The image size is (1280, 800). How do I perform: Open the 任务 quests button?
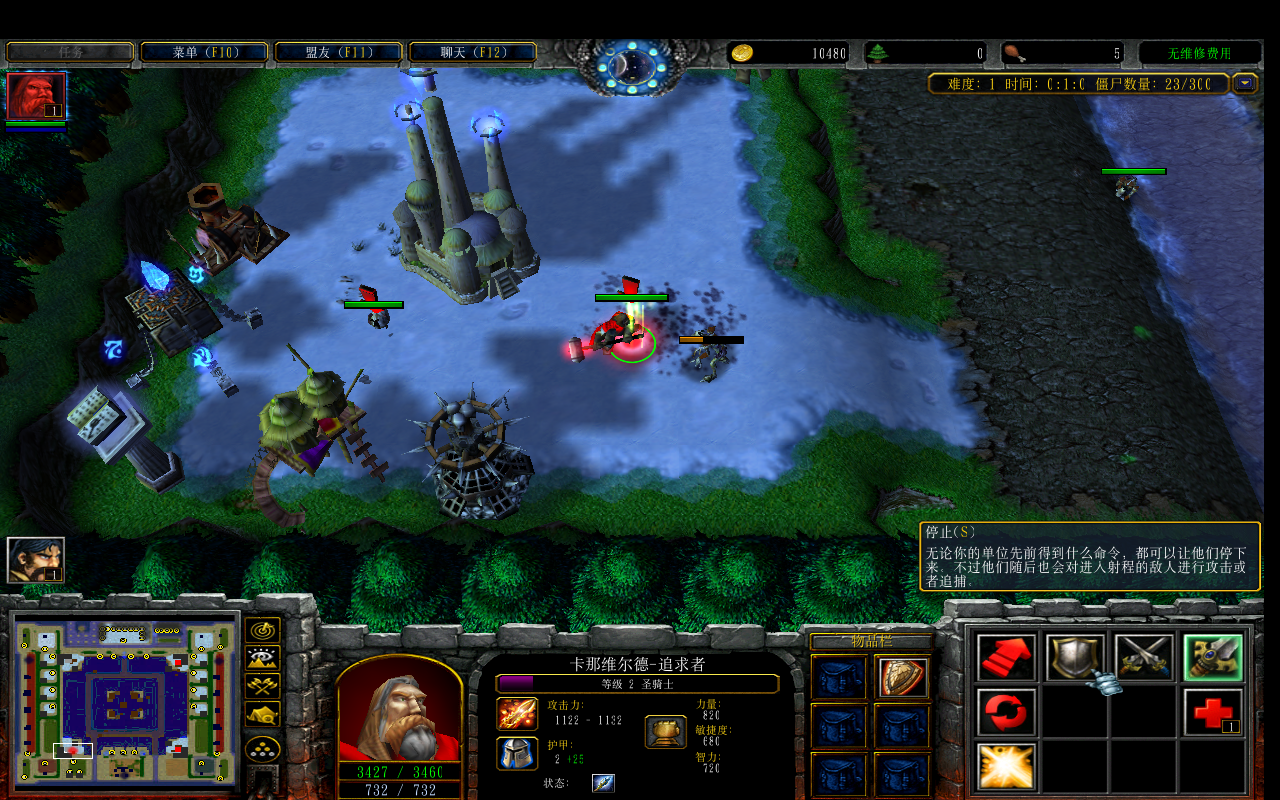coord(70,52)
